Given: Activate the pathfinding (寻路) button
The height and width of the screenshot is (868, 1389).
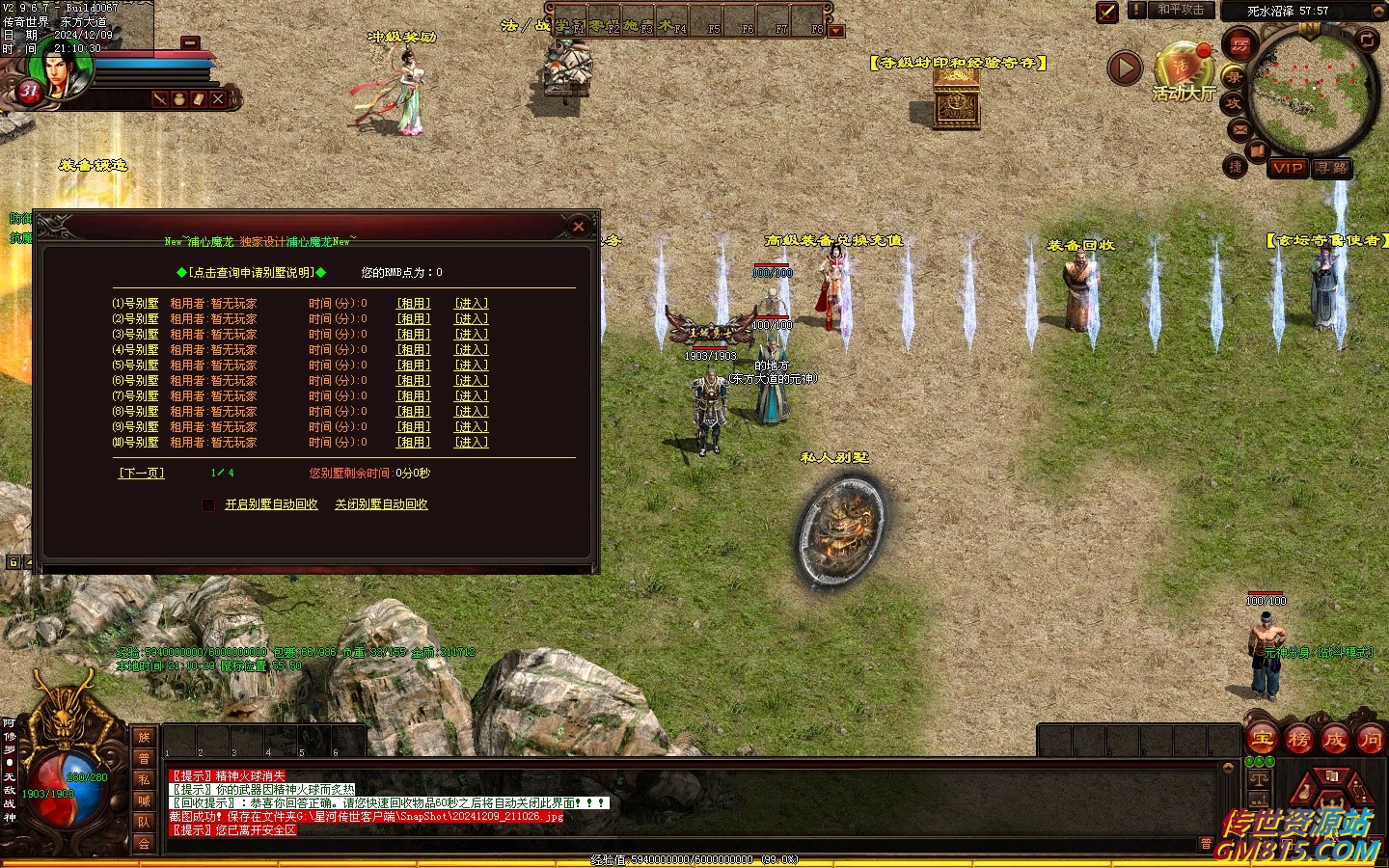Looking at the screenshot, I should (x=1332, y=168).
